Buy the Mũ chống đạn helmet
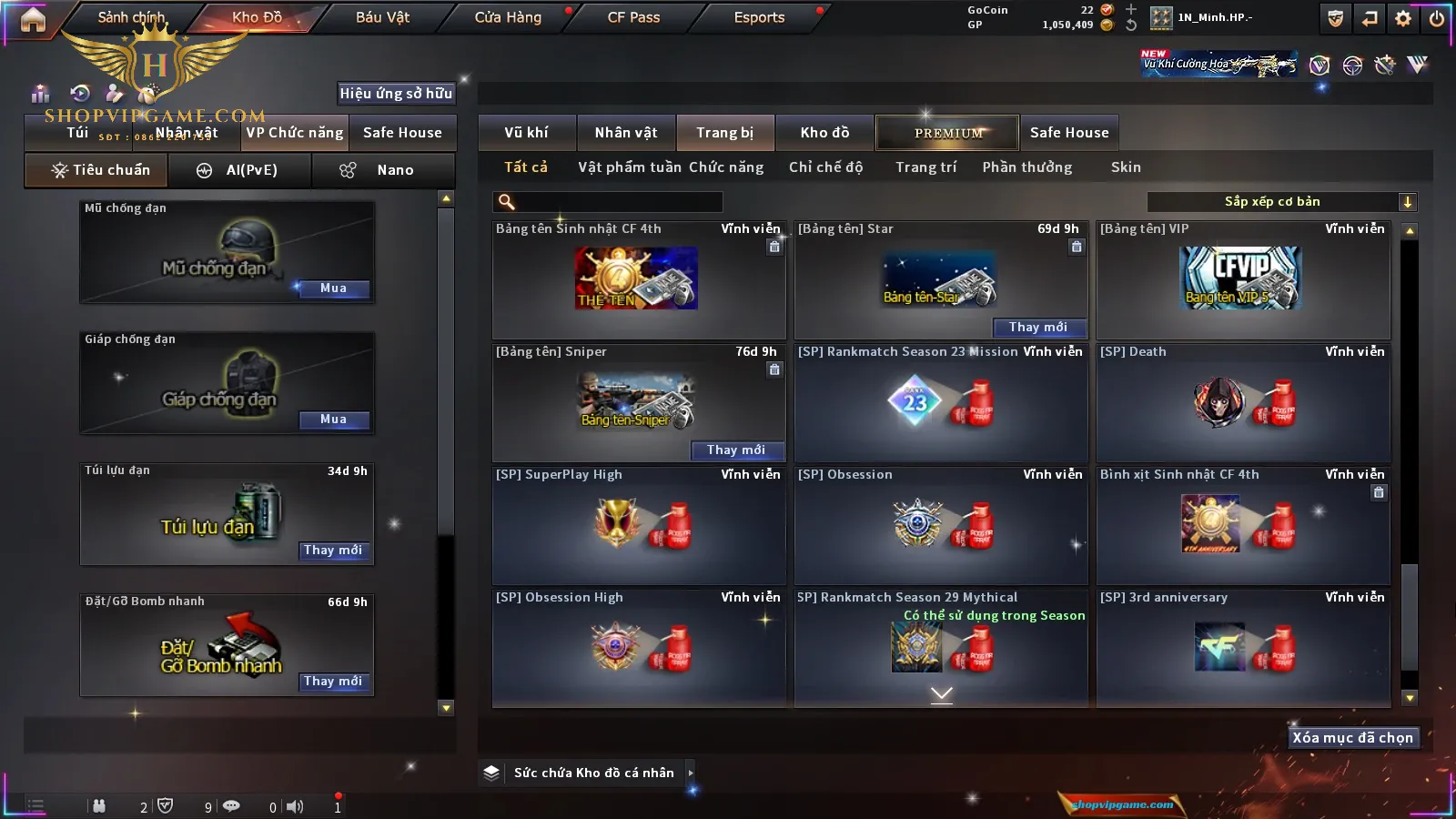The image size is (1456, 819). 333,288
